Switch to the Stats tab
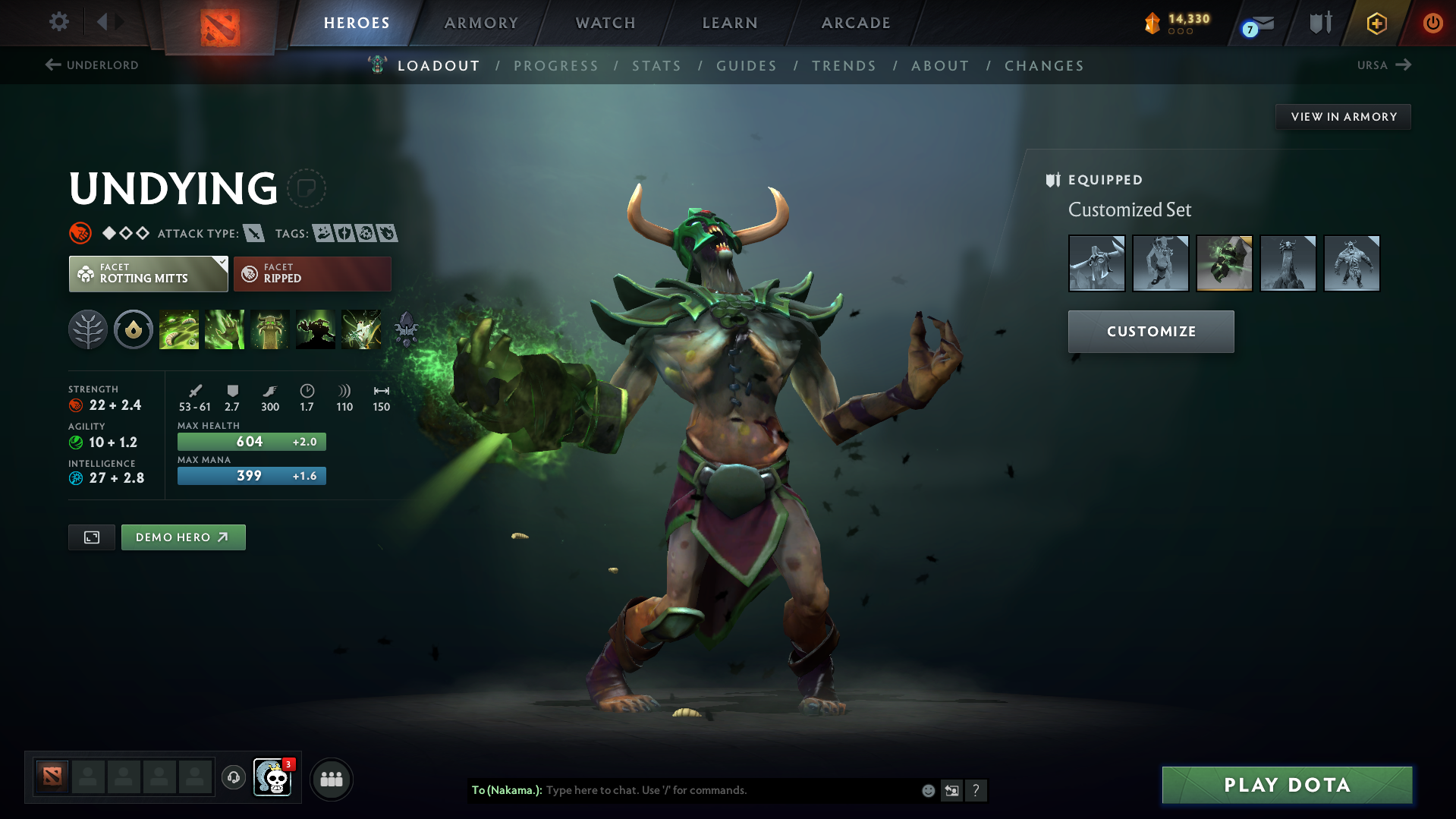This screenshot has width=1456, height=819. click(656, 66)
